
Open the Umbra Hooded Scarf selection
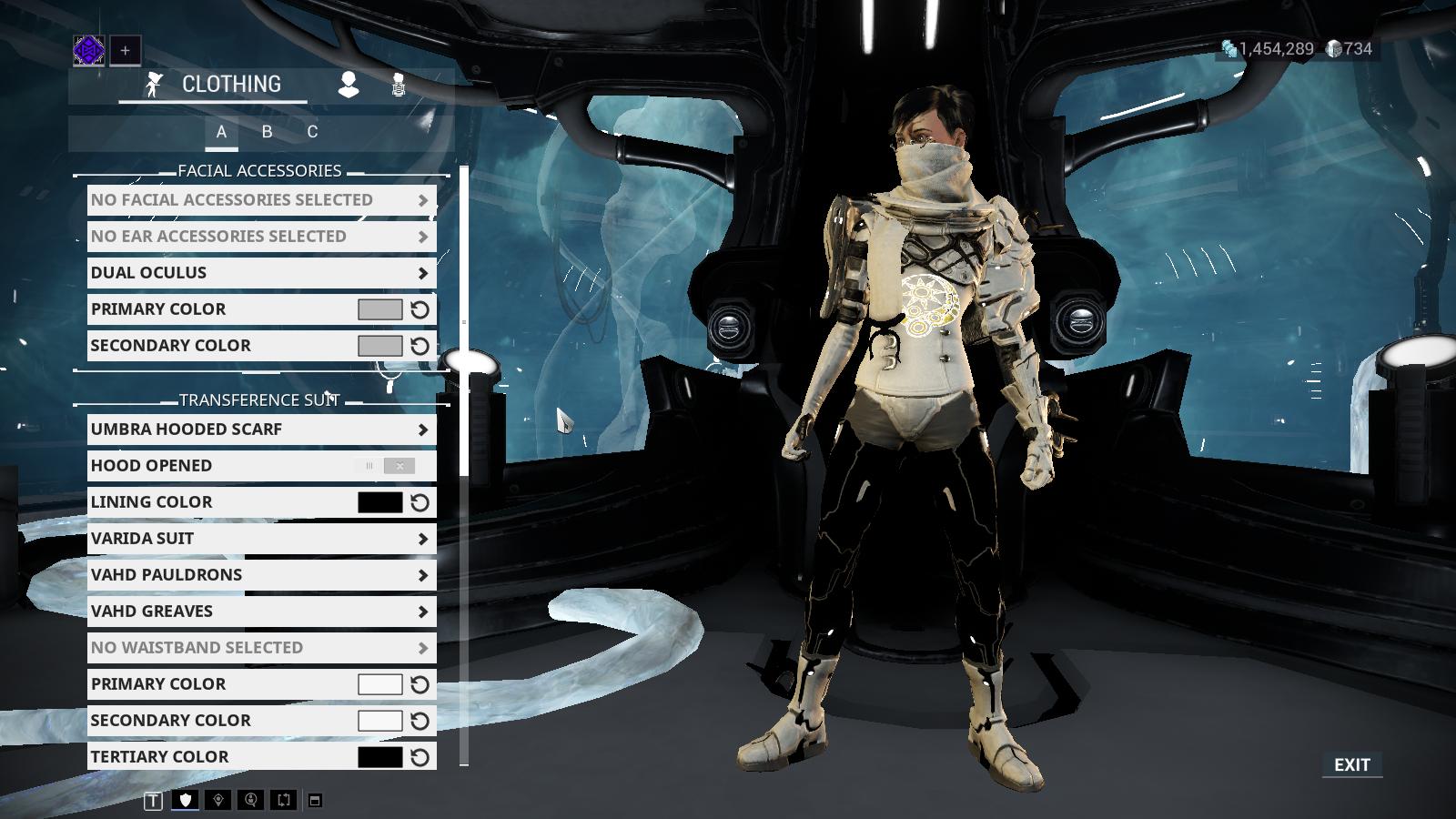pos(261,430)
